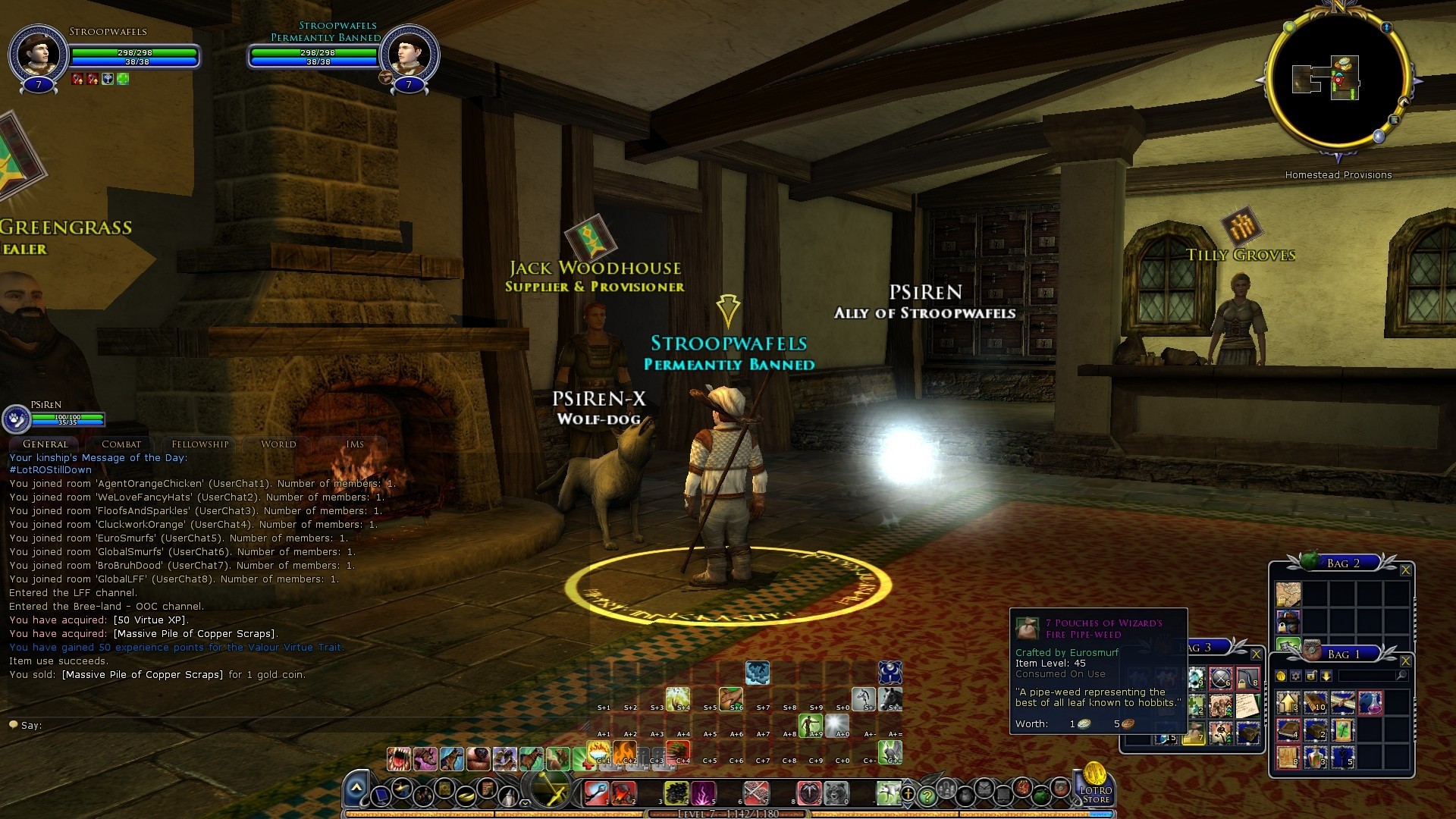
Task: Click the target portrait of Stroopwafels
Action: pos(409,55)
